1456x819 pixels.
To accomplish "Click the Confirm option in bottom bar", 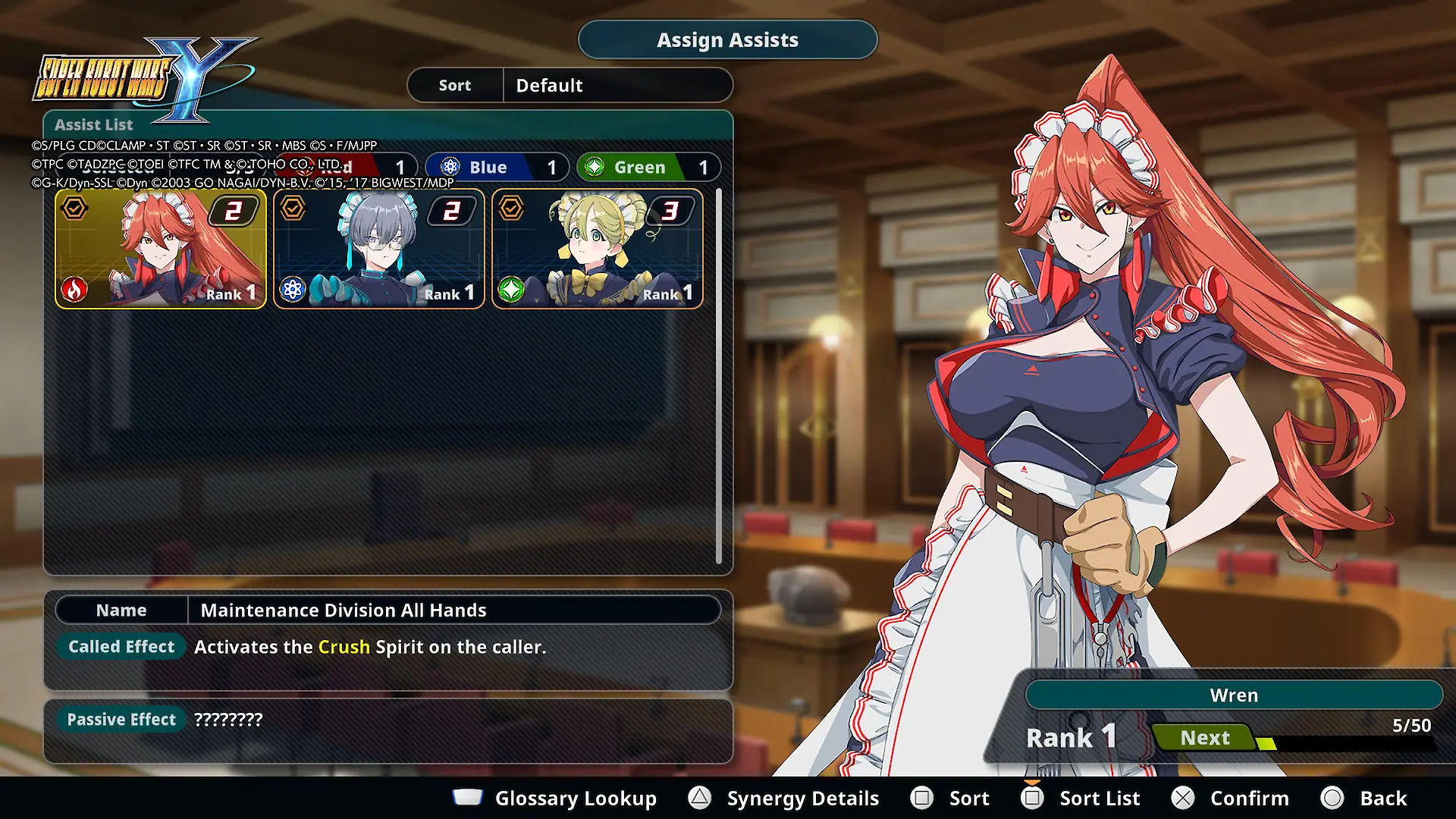I will point(1231,798).
